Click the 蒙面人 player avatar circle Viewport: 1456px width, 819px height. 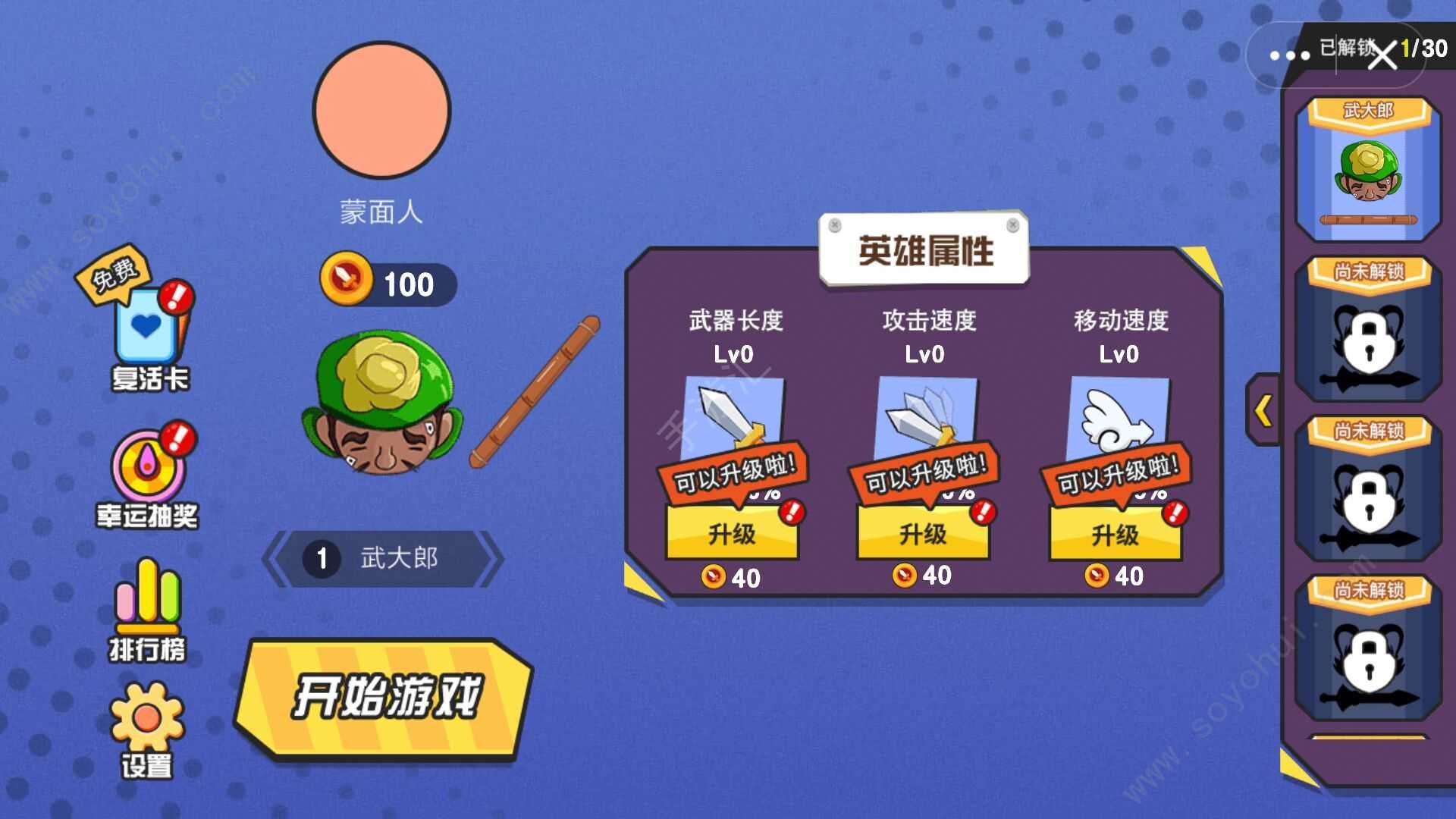pos(381,110)
